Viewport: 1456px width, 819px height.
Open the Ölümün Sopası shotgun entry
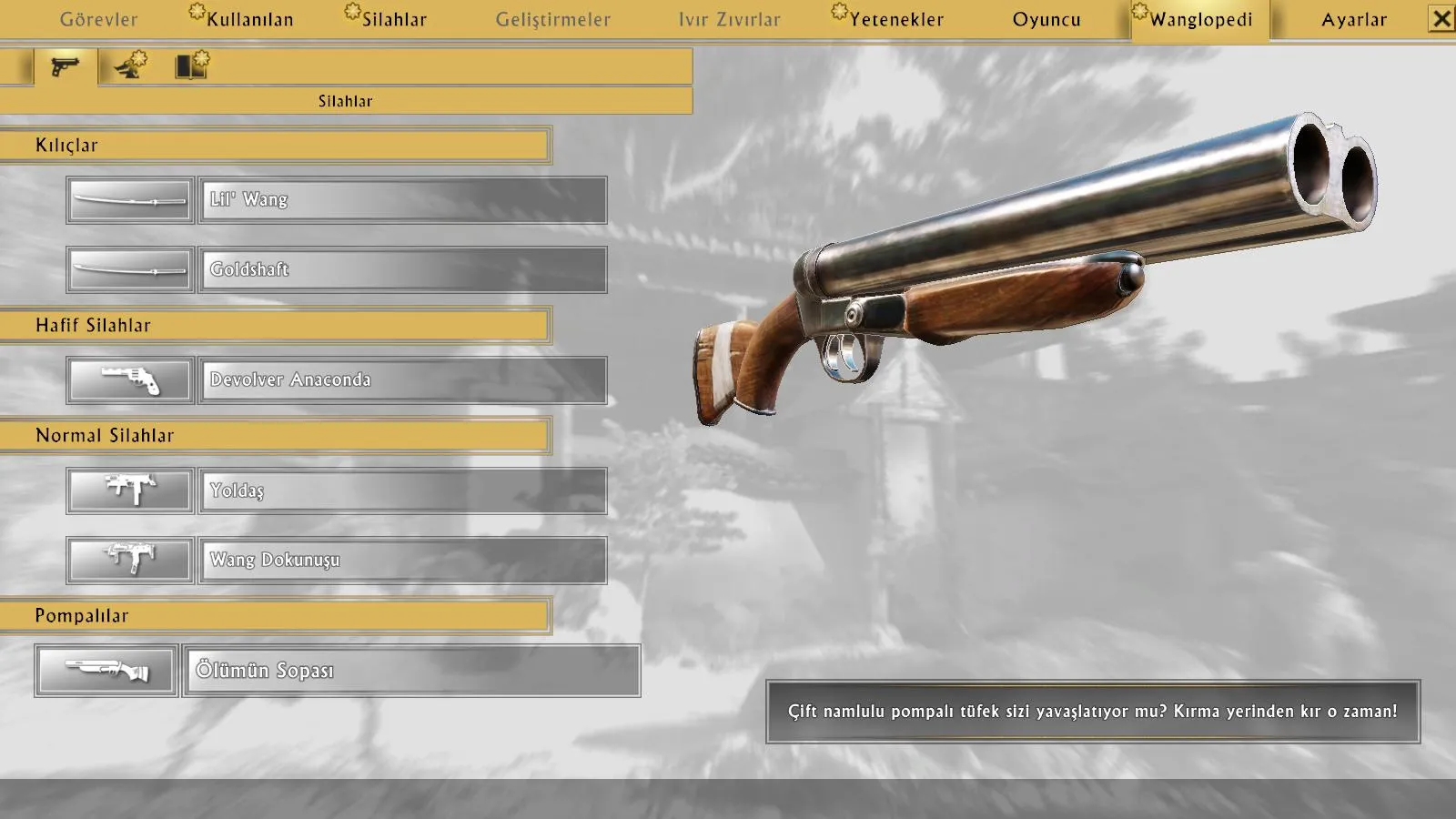(410, 671)
